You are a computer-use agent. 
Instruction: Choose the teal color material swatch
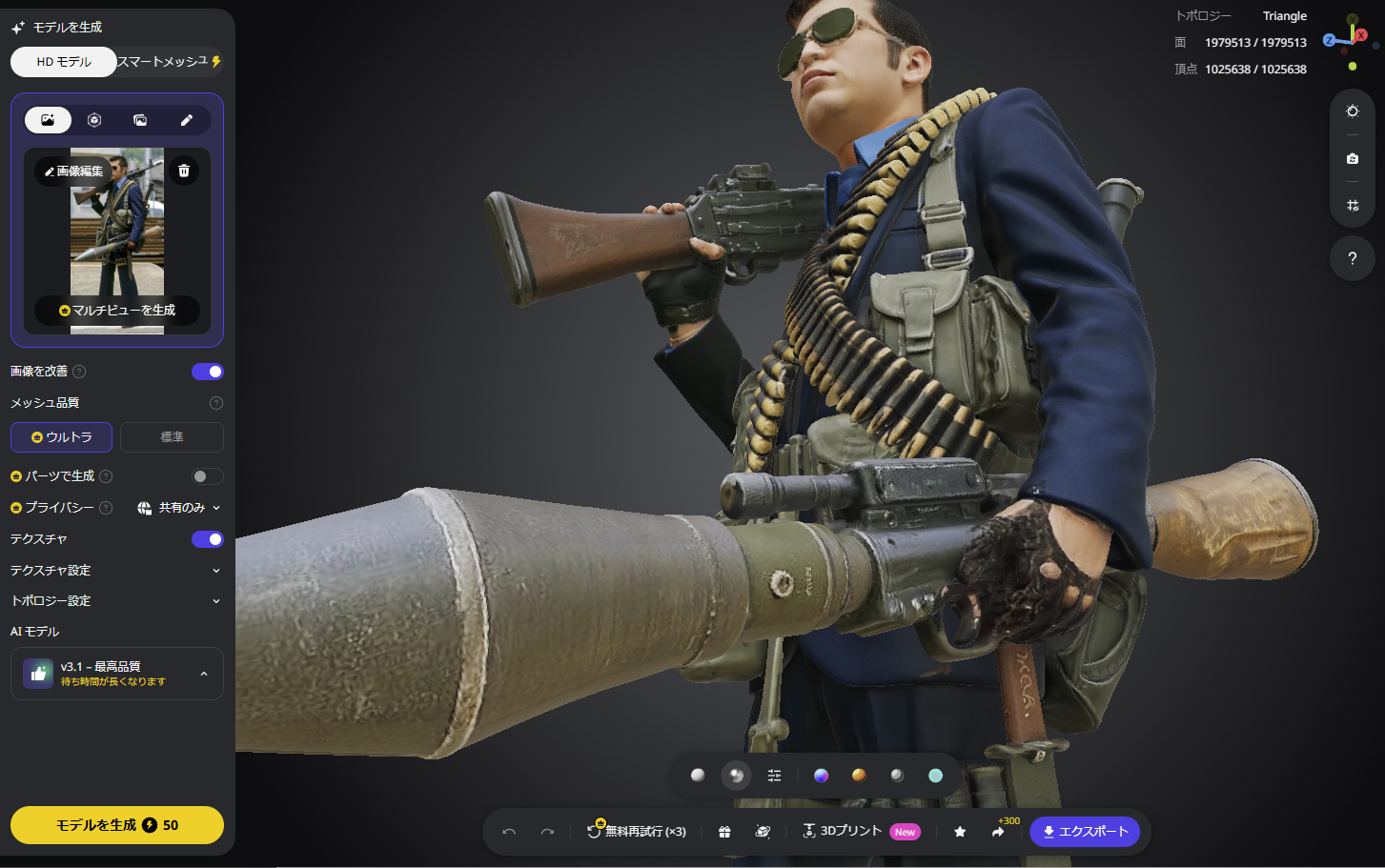click(x=935, y=776)
